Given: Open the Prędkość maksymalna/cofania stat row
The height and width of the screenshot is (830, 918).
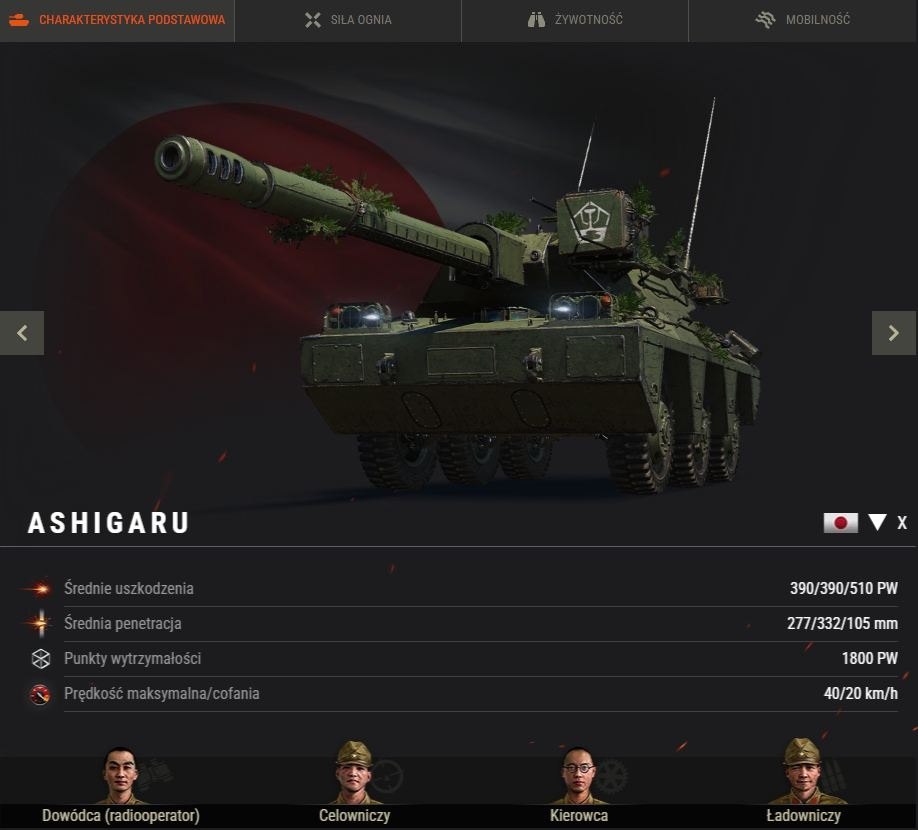Looking at the screenshot, I should [459, 694].
